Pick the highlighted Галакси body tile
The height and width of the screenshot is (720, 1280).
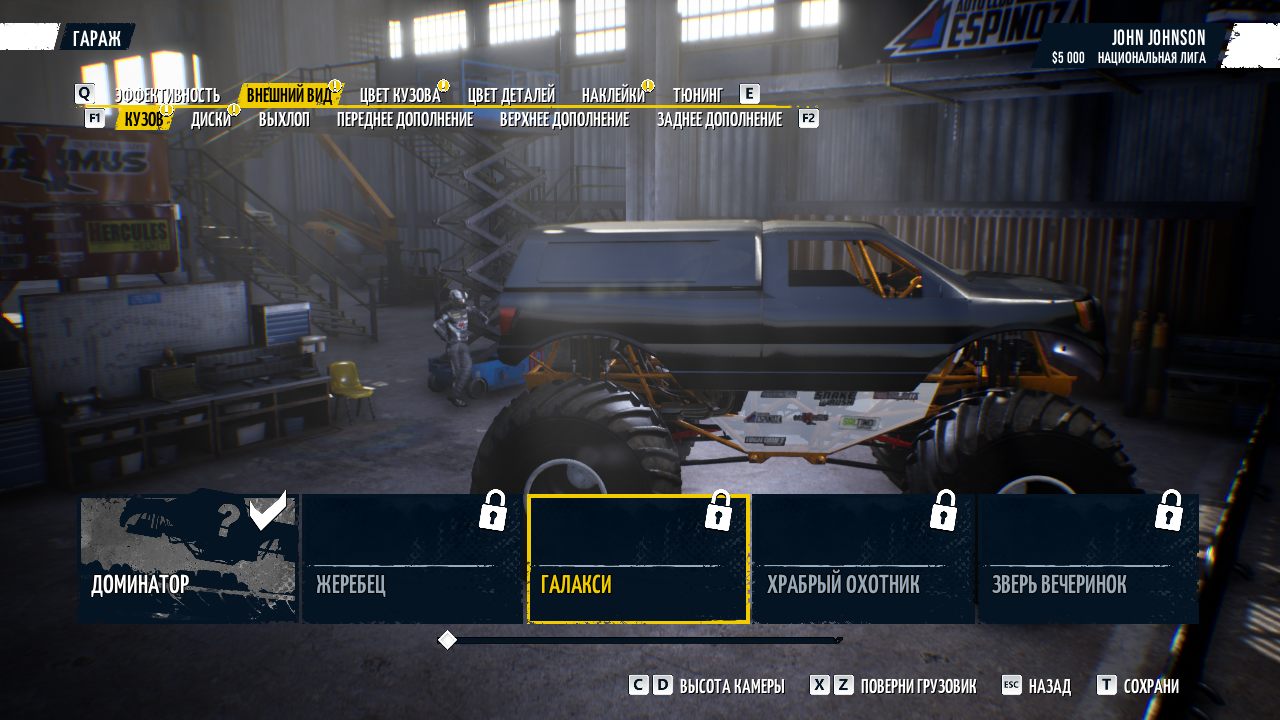(638, 559)
